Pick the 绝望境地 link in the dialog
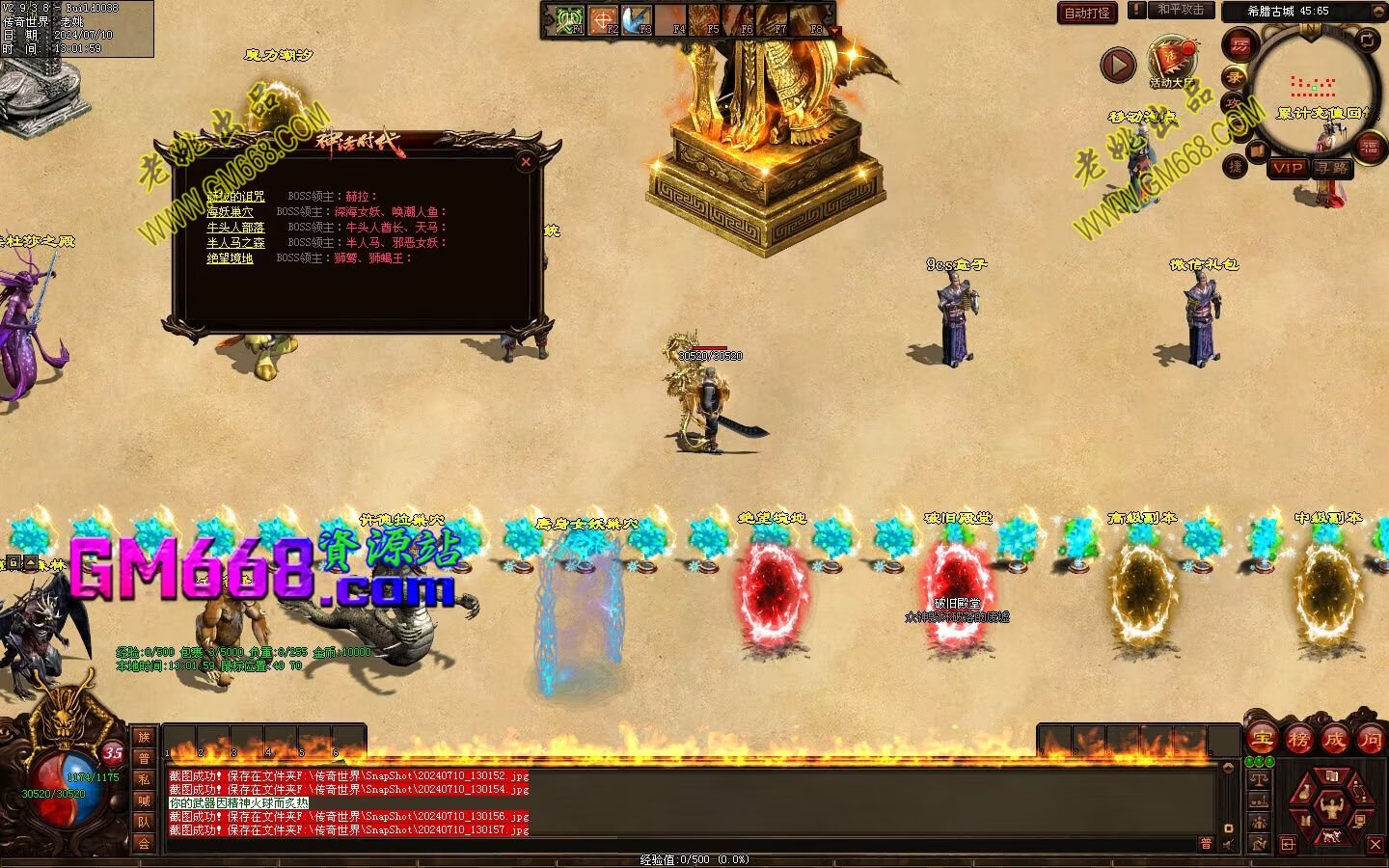Image resolution: width=1389 pixels, height=868 pixels. pos(230,258)
